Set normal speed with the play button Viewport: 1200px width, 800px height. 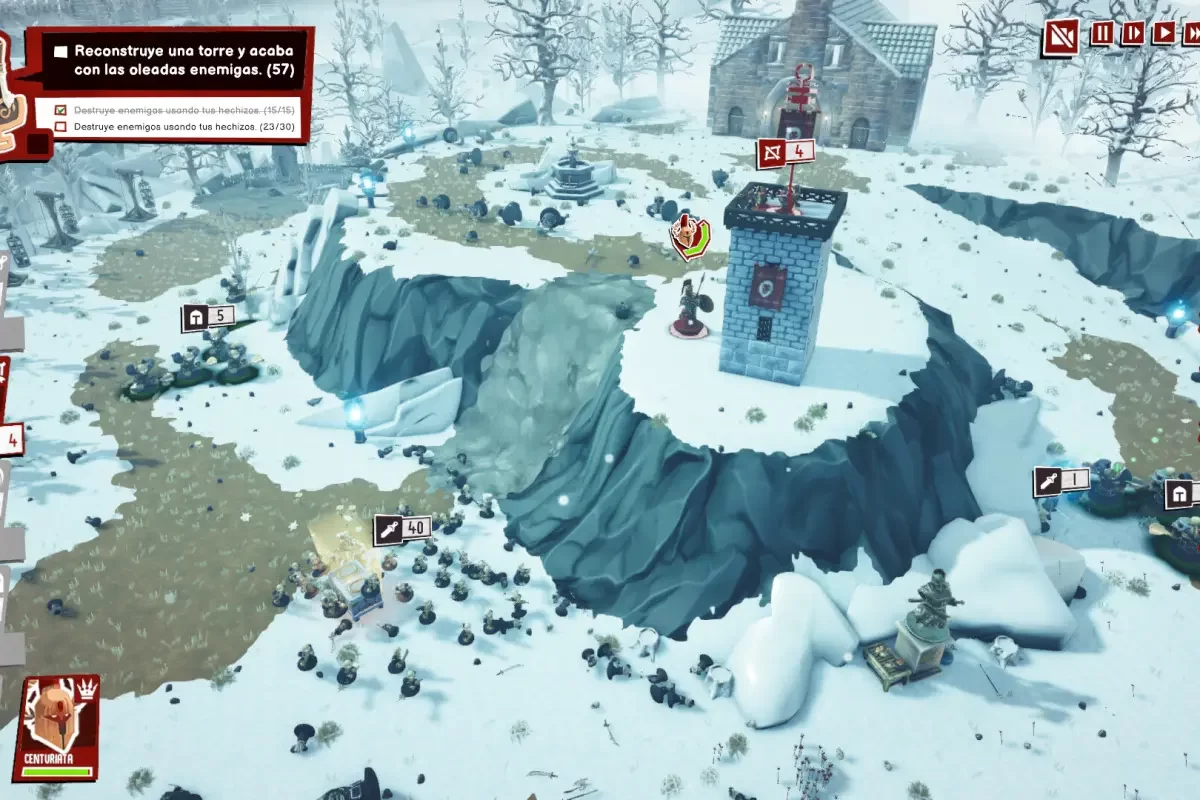point(1164,33)
